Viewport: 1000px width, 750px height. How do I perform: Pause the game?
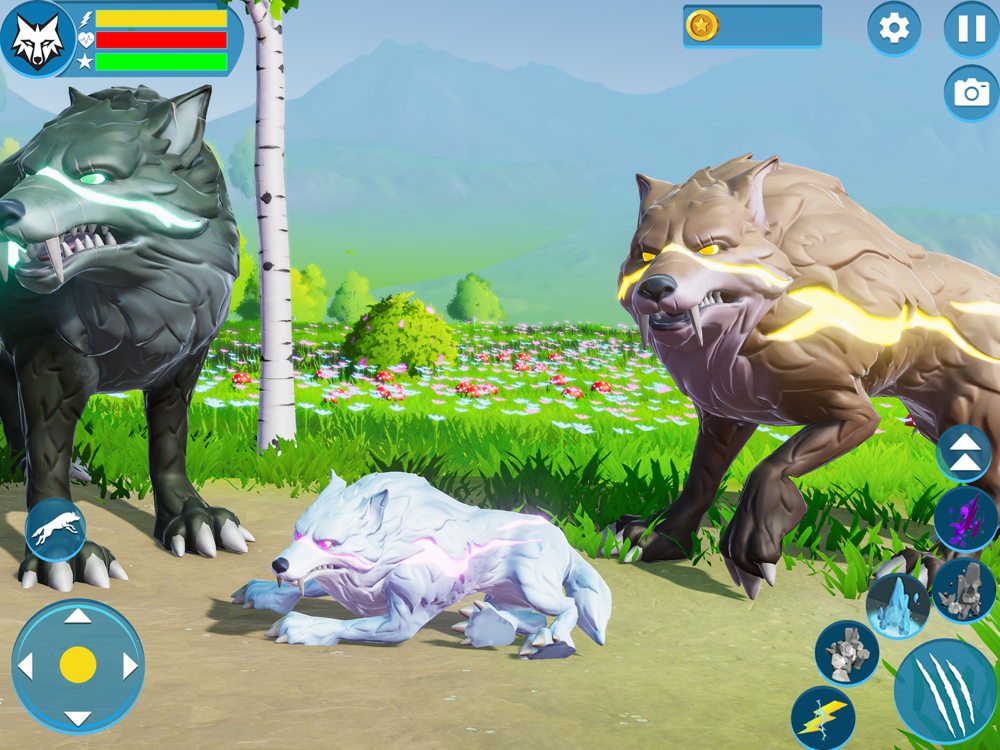tap(971, 29)
